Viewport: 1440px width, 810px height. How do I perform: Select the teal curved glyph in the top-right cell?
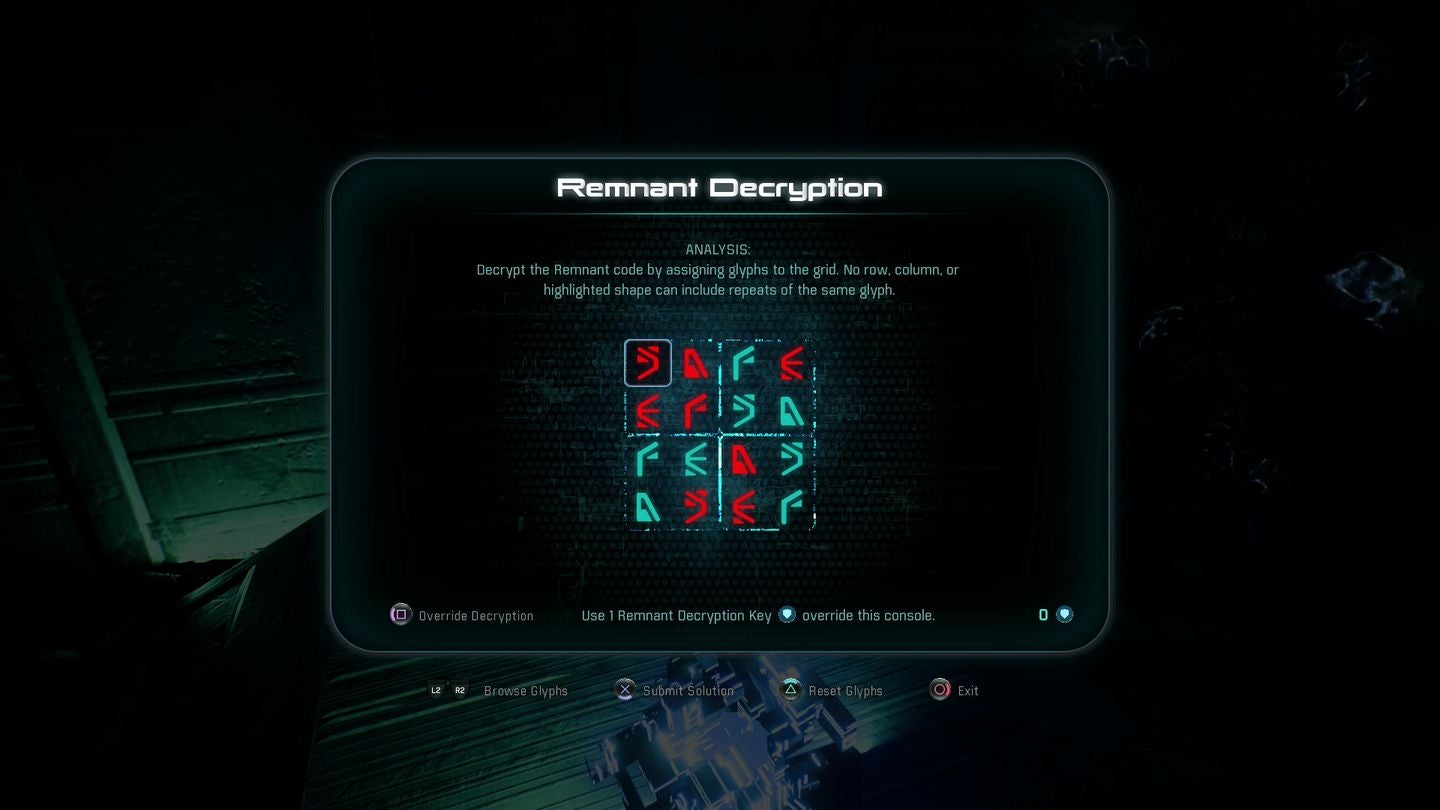(743, 363)
